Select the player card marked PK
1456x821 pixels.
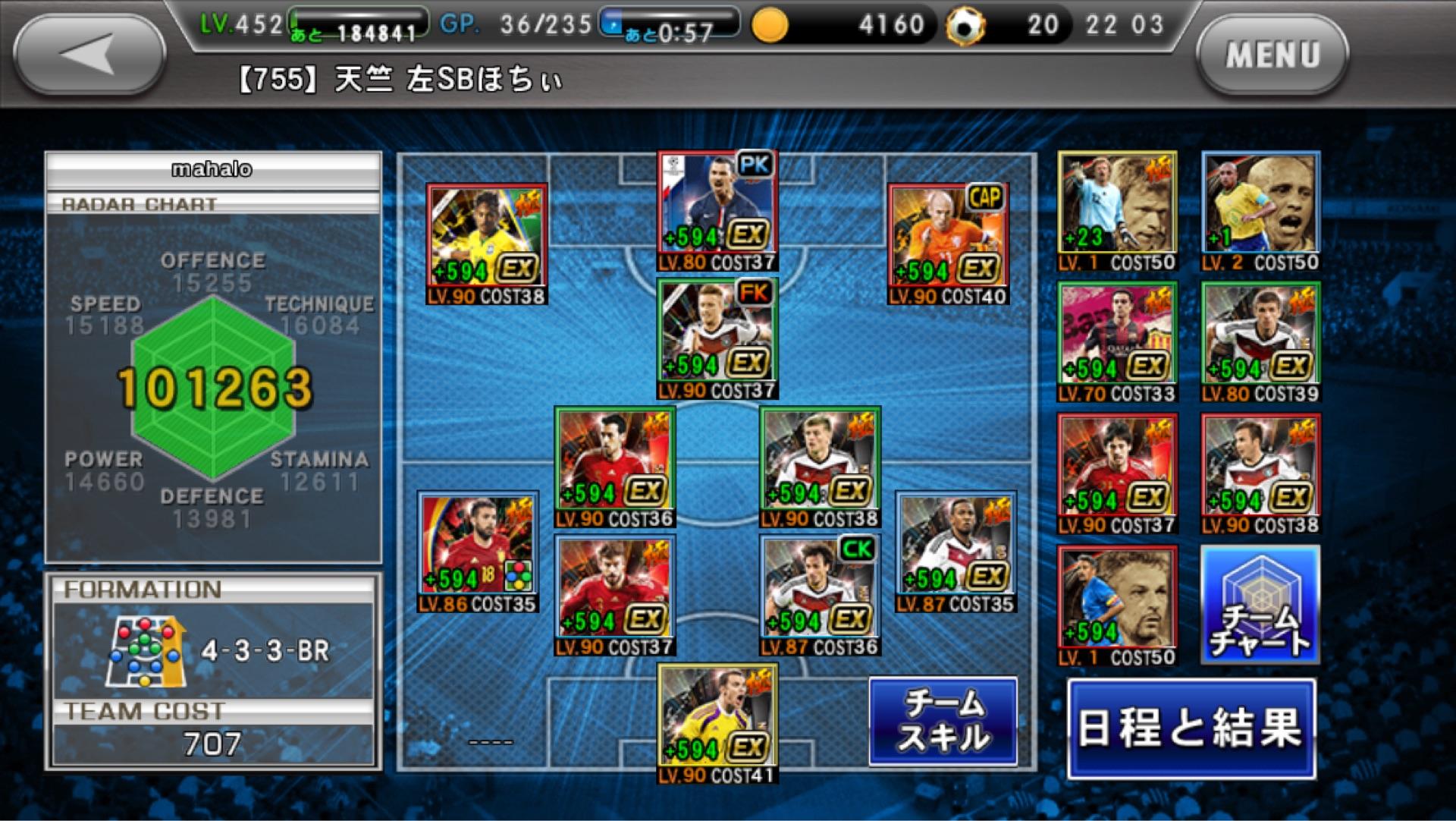pos(717,210)
